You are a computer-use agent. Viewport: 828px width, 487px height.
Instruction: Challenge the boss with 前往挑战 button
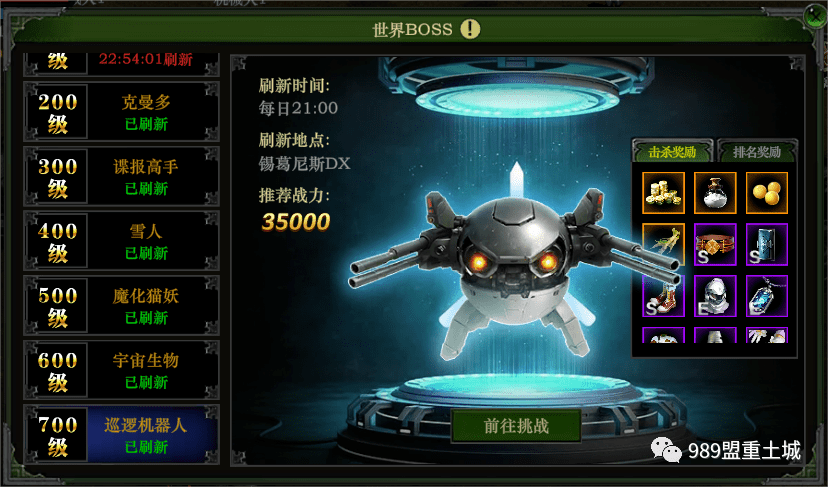coord(516,425)
